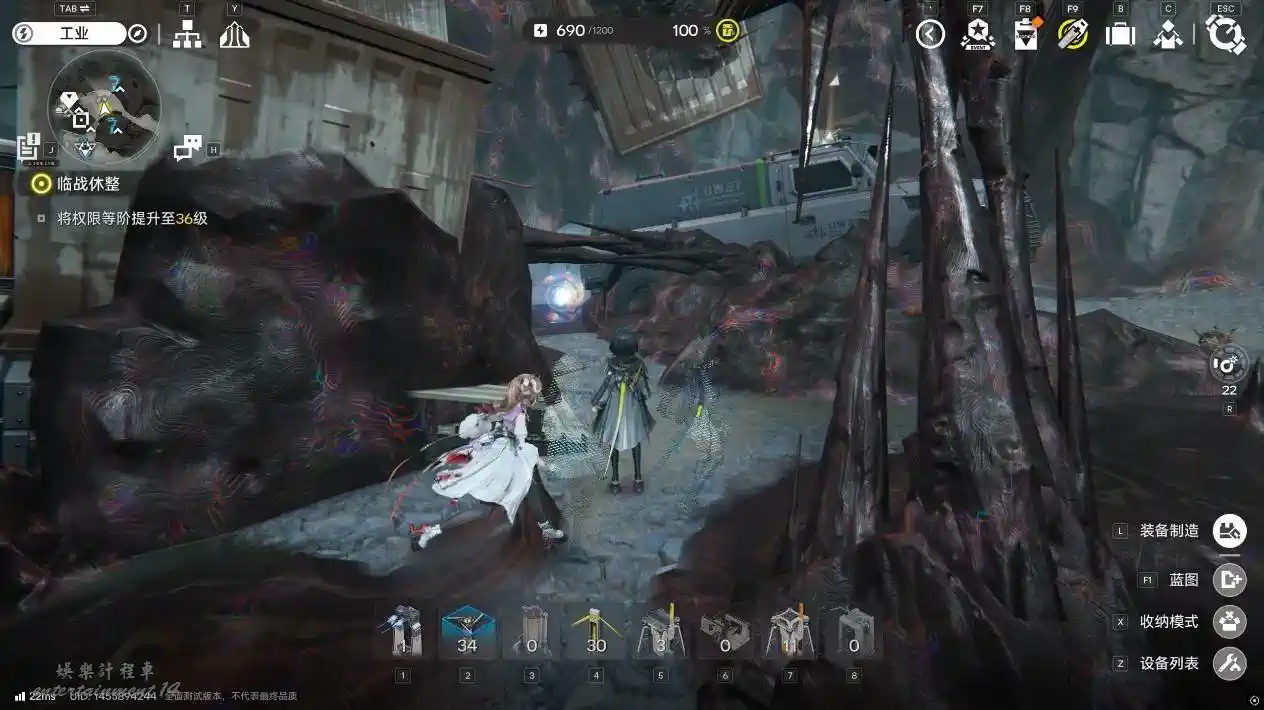Open the three-arrow tower icon
Viewport: 1264px width, 710px height.
pos(234,35)
